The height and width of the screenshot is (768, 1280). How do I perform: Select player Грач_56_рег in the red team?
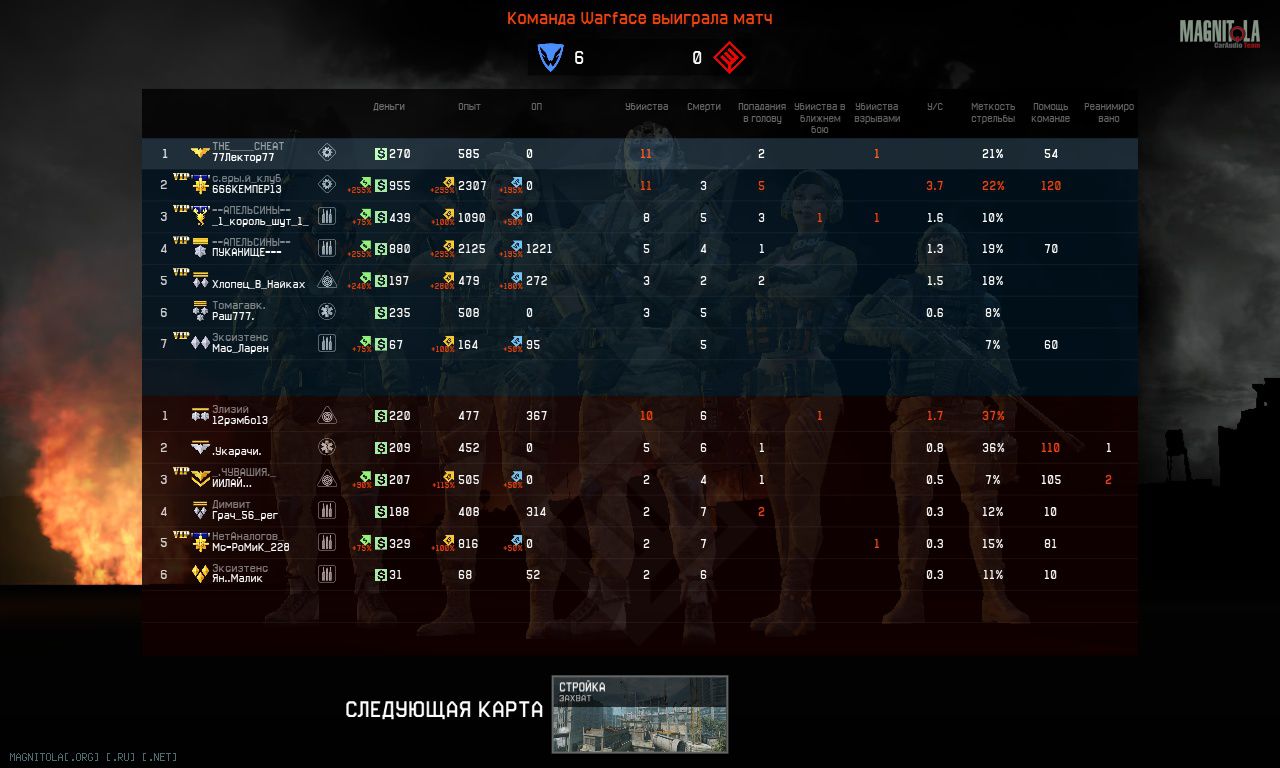coord(245,515)
